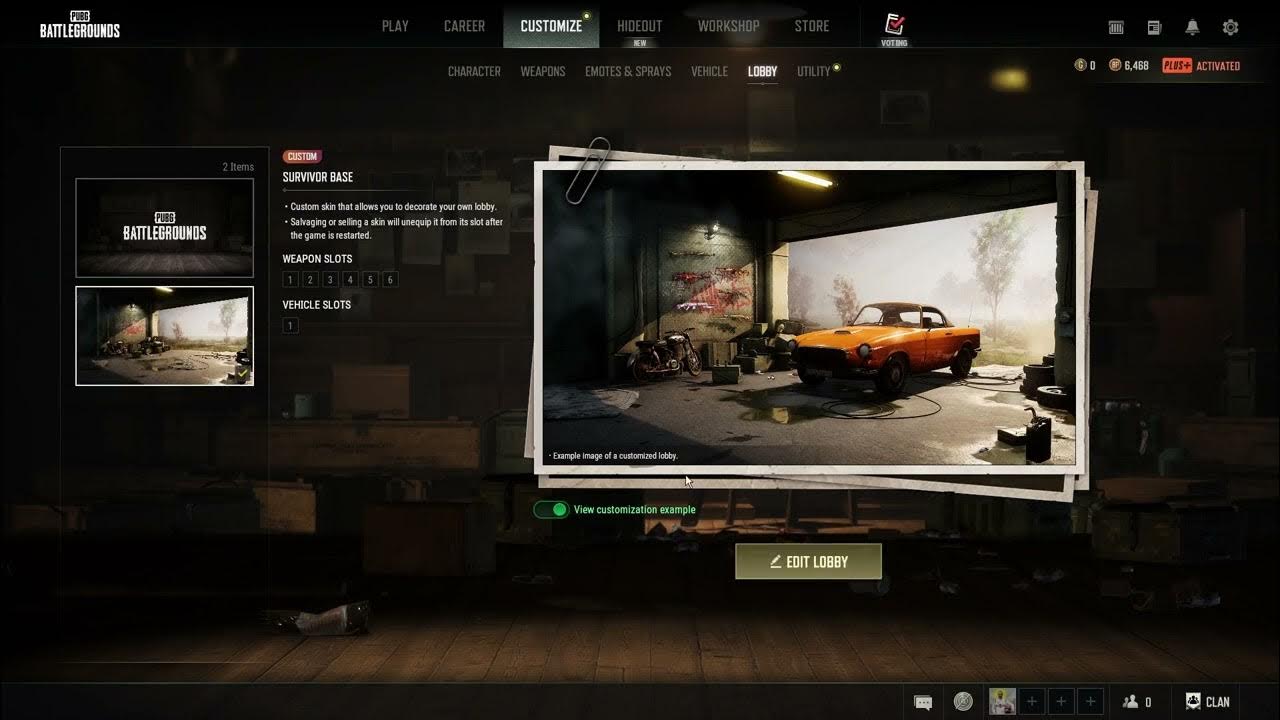Select weapon slot 6
This screenshot has height=720, width=1280.
click(x=390, y=279)
